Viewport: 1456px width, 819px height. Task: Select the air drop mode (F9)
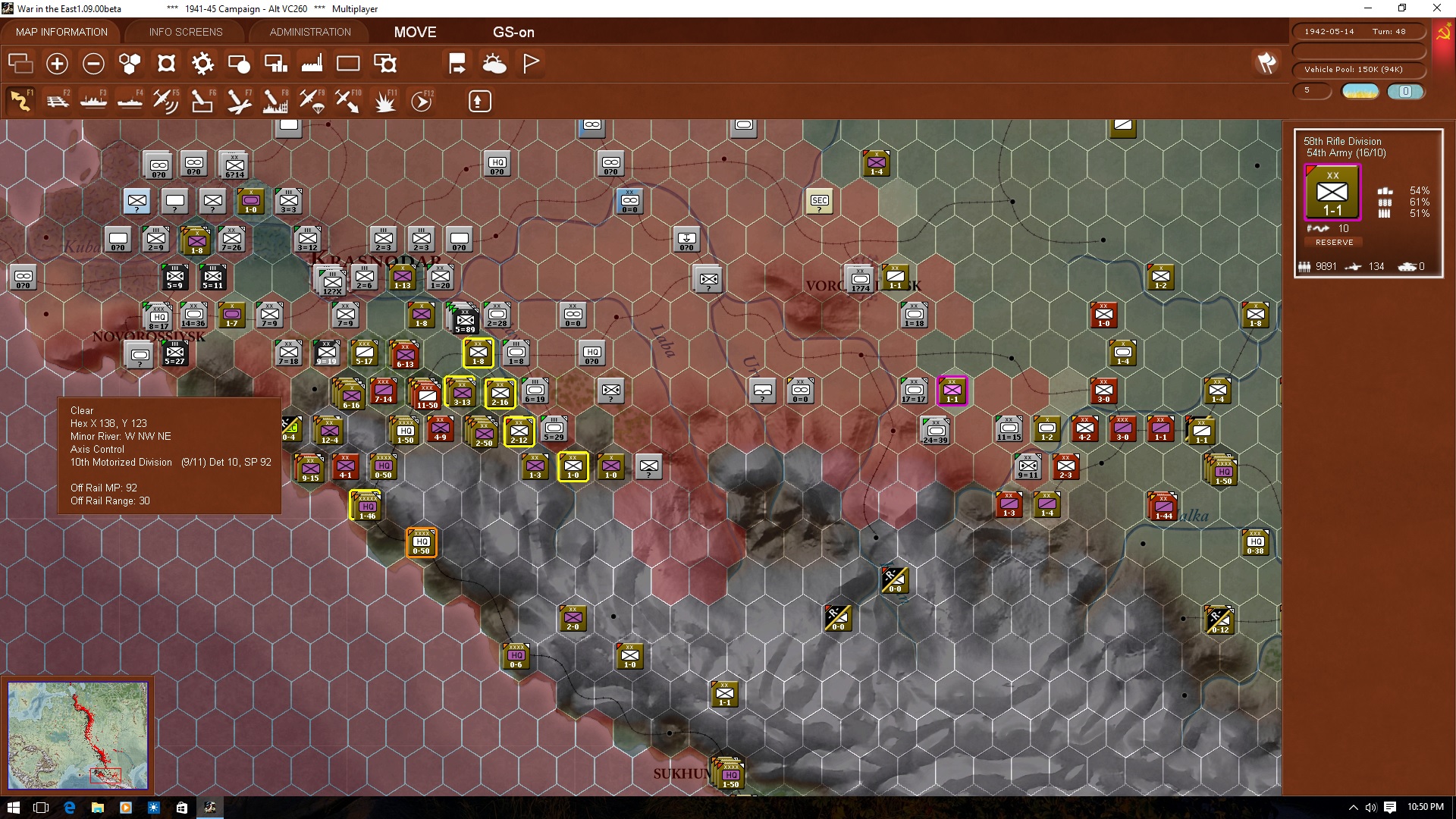312,101
